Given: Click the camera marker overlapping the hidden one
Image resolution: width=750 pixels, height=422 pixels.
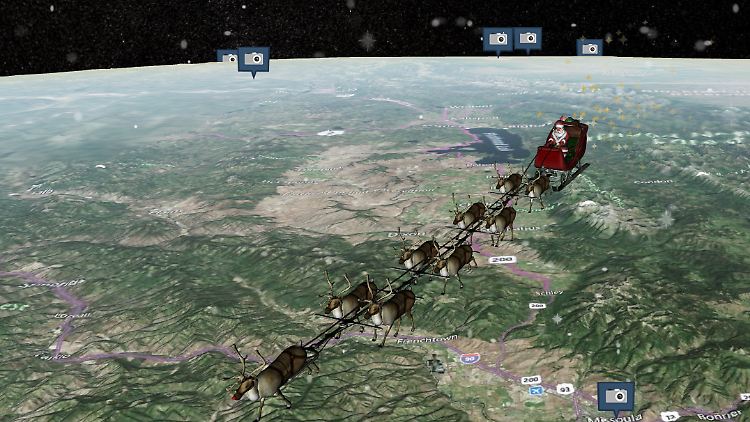Looking at the screenshot, I should tap(254, 59).
